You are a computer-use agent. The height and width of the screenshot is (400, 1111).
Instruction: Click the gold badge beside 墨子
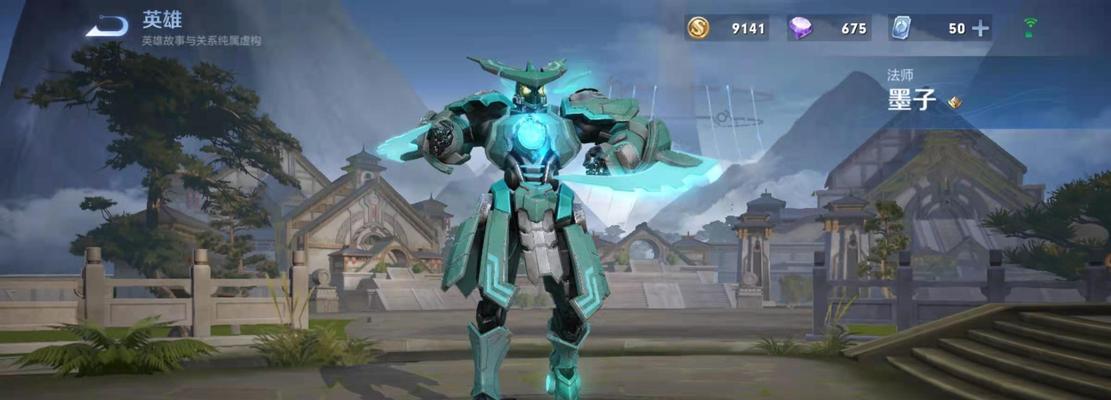955,101
